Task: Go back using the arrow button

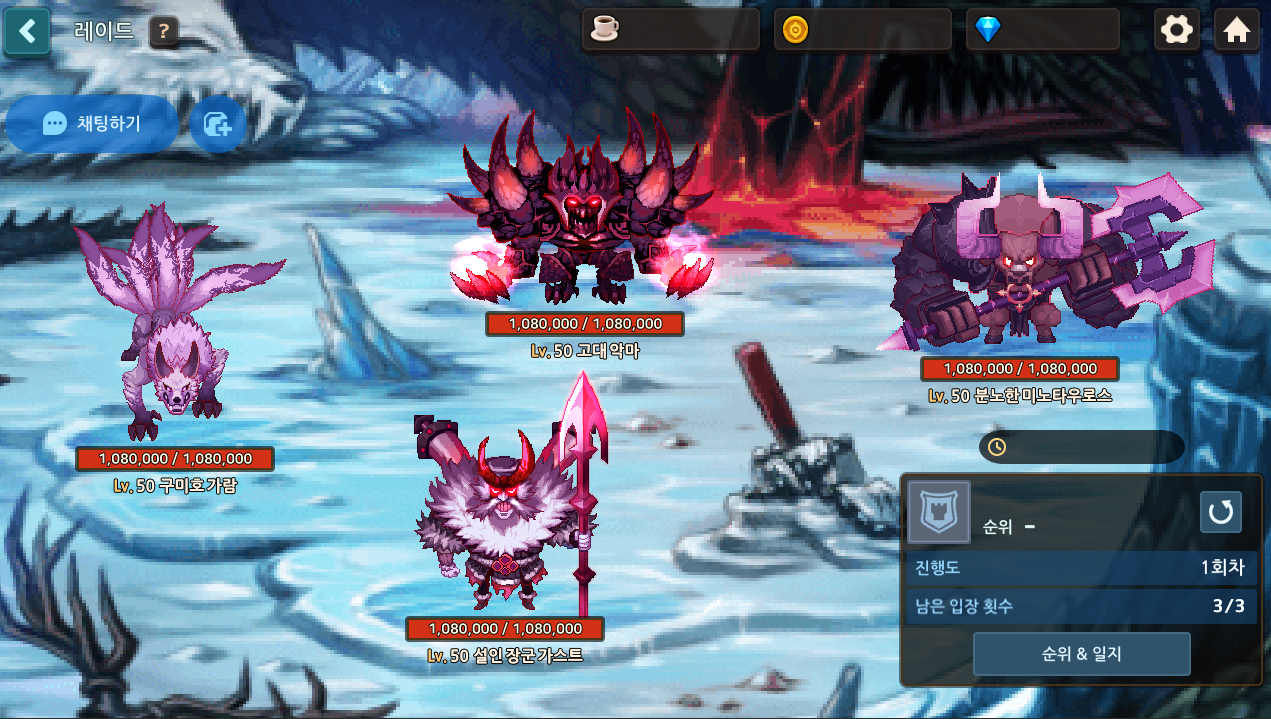Action: point(27,31)
